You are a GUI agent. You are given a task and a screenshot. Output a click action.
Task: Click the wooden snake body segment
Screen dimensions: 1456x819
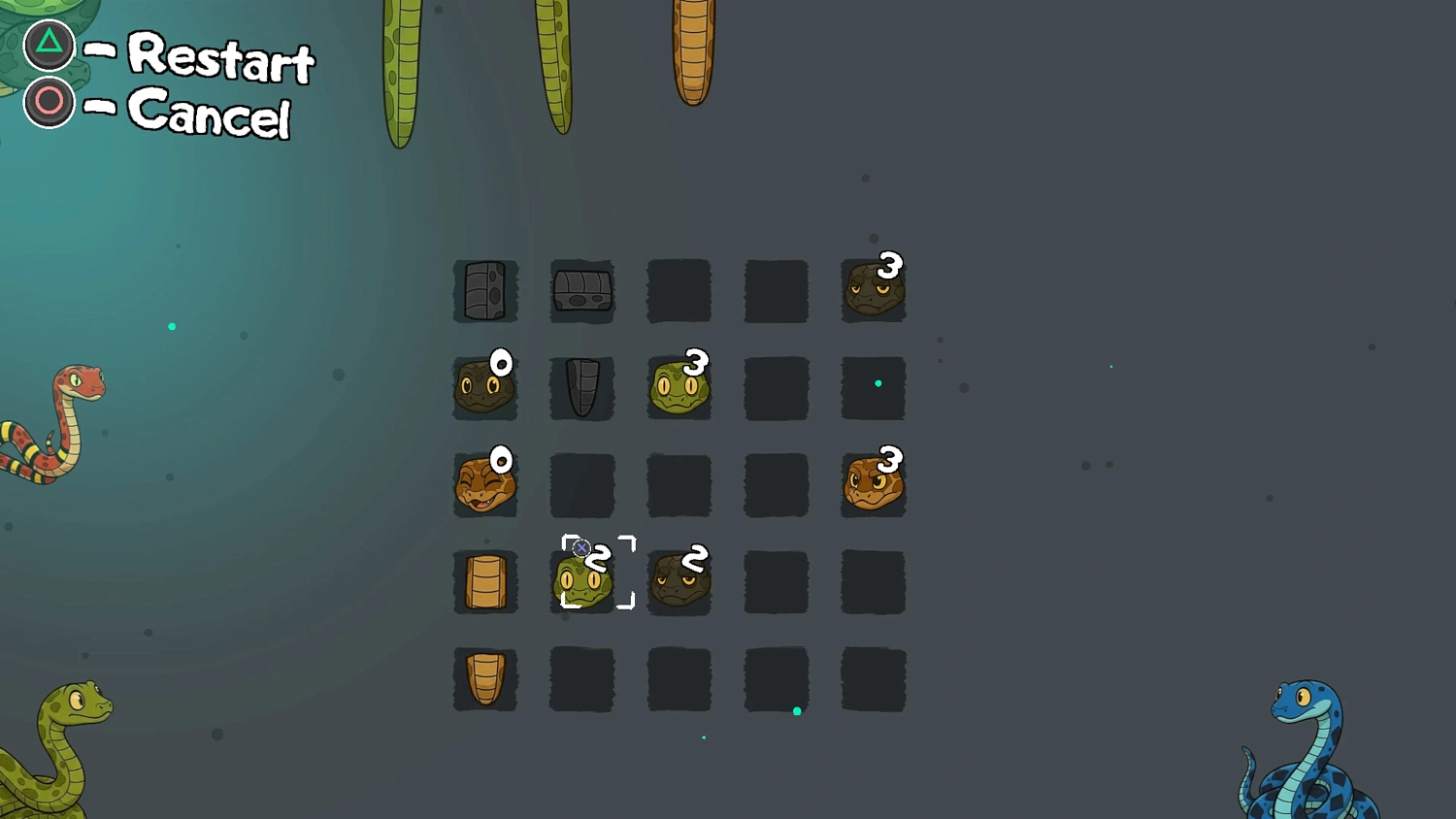point(483,582)
